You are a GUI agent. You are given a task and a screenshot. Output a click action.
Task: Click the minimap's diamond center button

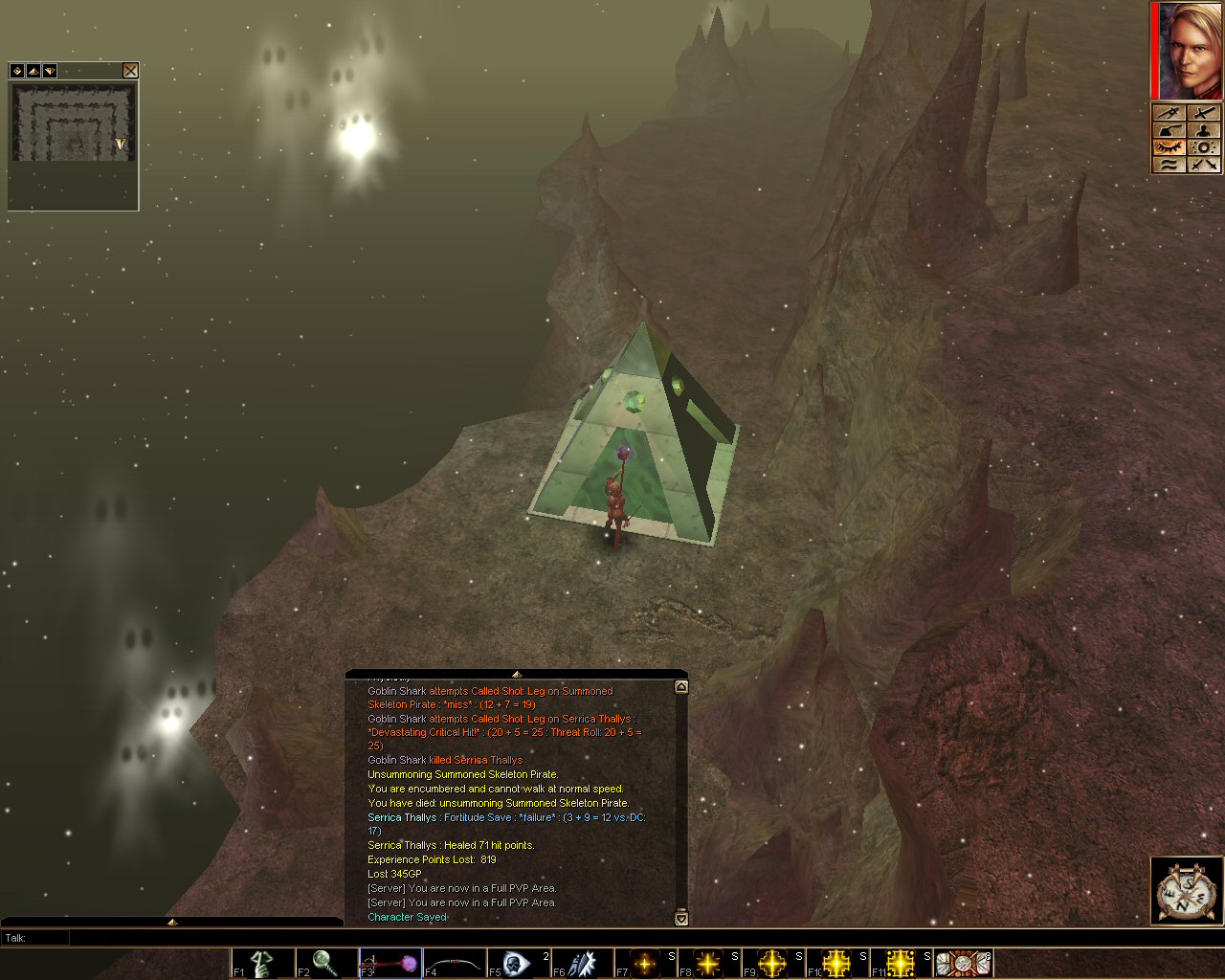17,71
